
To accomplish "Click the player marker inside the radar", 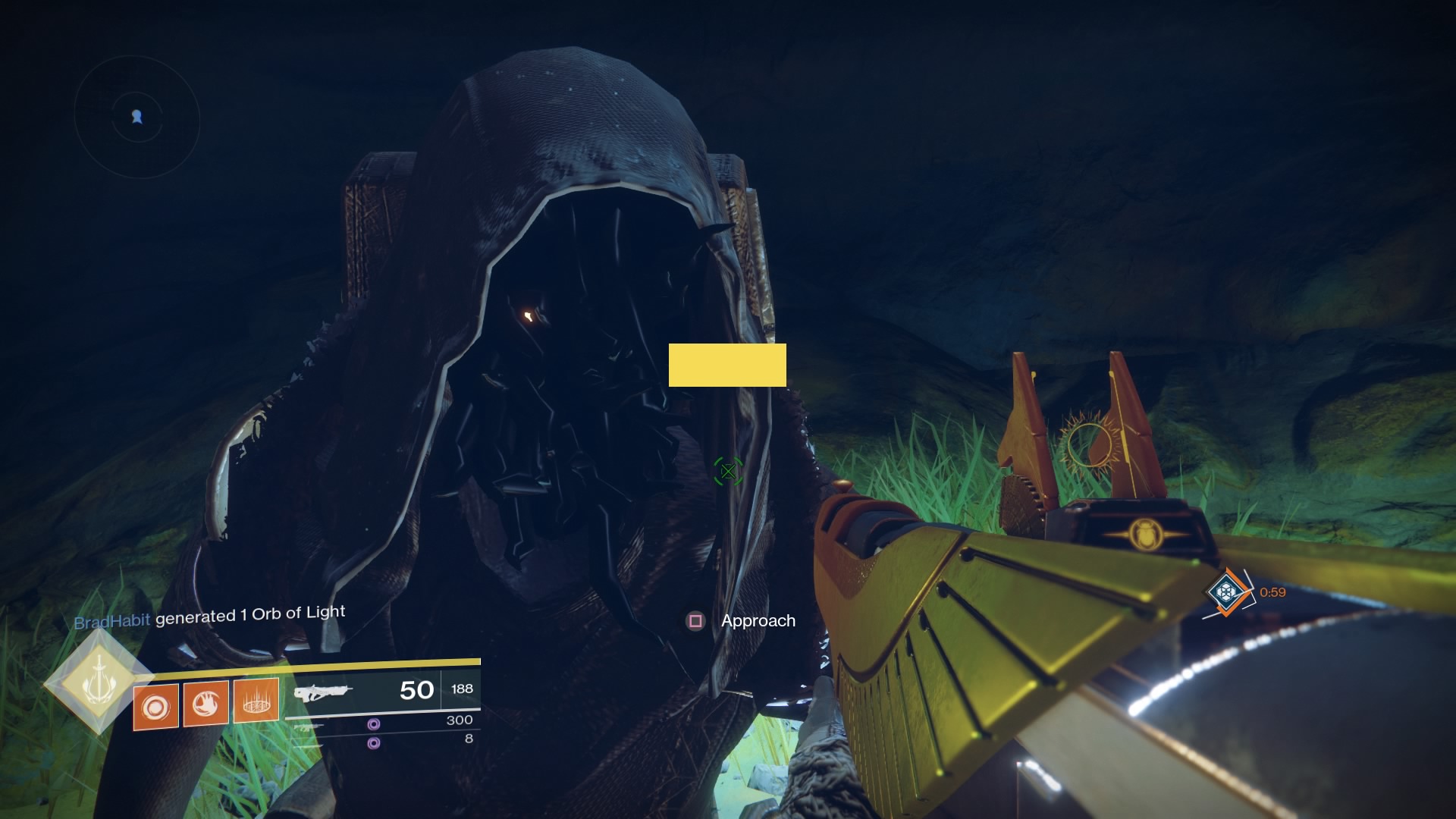I will coord(137,118).
